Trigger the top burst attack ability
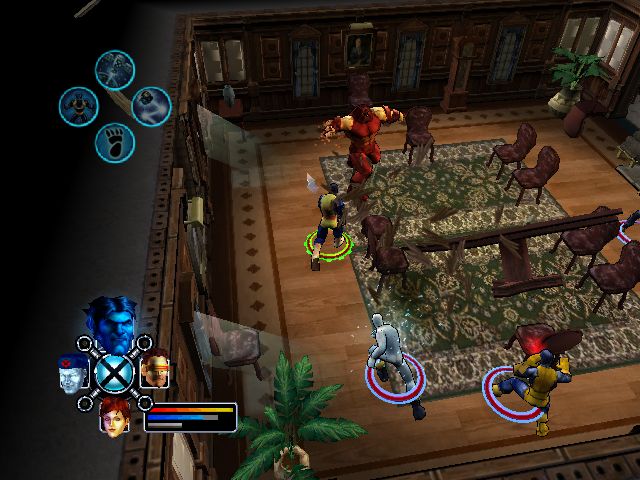 [x=115, y=69]
